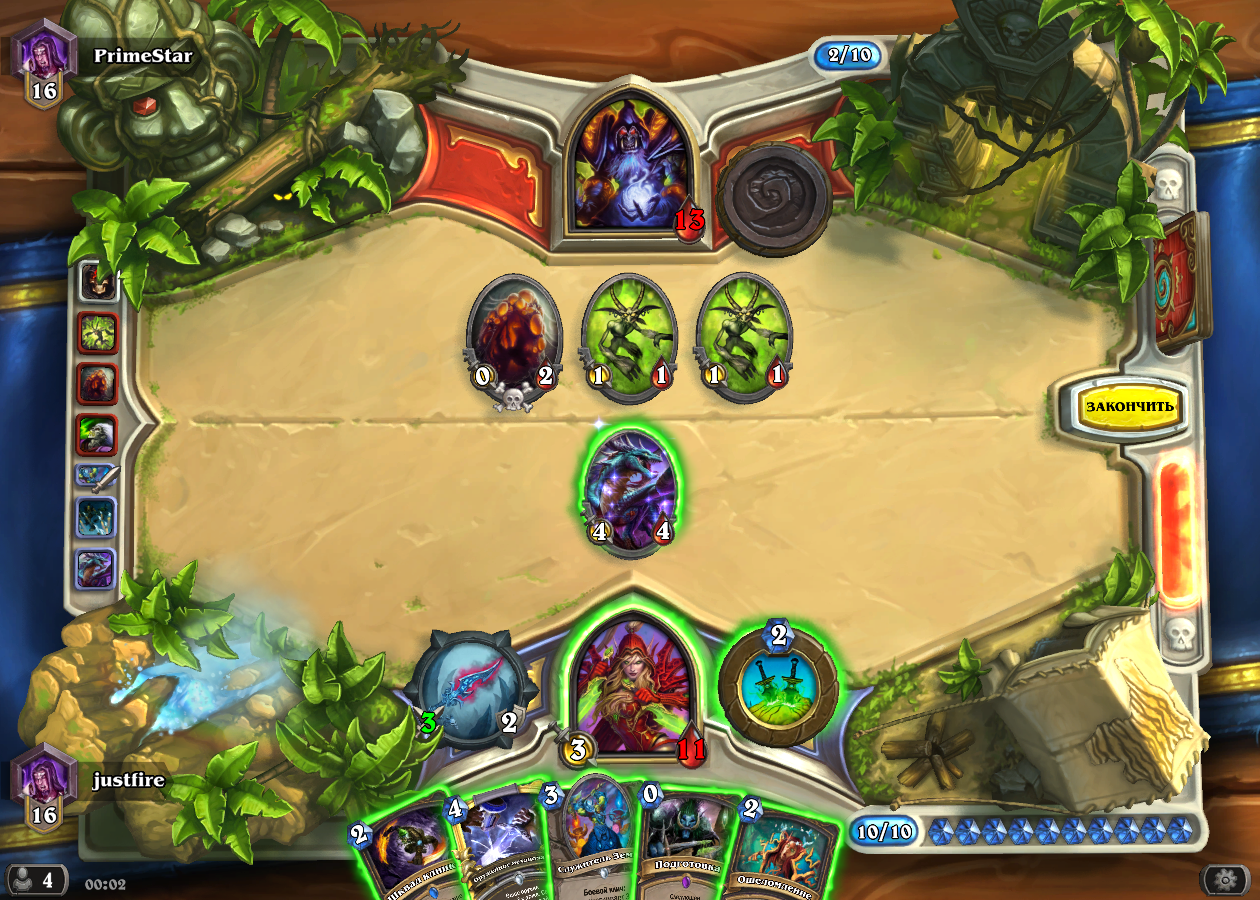Select your 4/4 dragon minion on board
The height and width of the screenshot is (900, 1260).
pos(630,492)
